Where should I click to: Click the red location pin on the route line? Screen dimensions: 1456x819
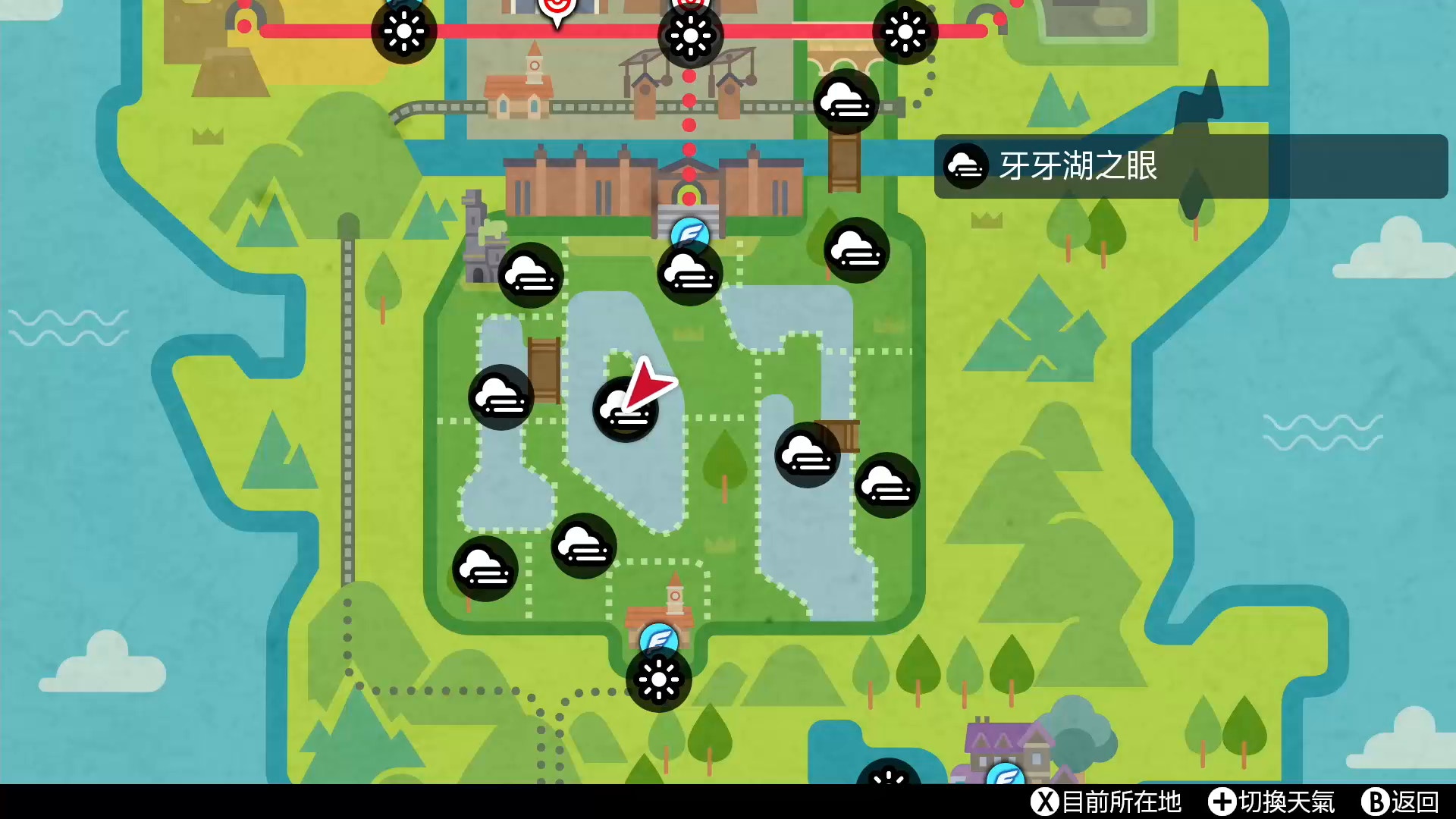557,11
